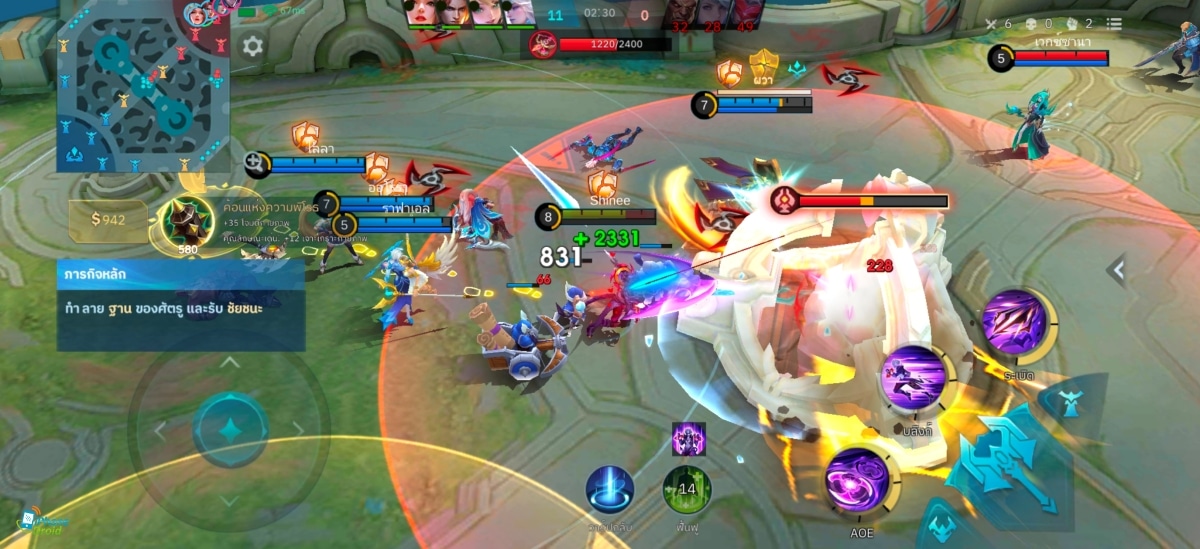This screenshot has width=1200, height=549.
Task: Open the scoreboard list icon
Action: click(x=1114, y=24)
